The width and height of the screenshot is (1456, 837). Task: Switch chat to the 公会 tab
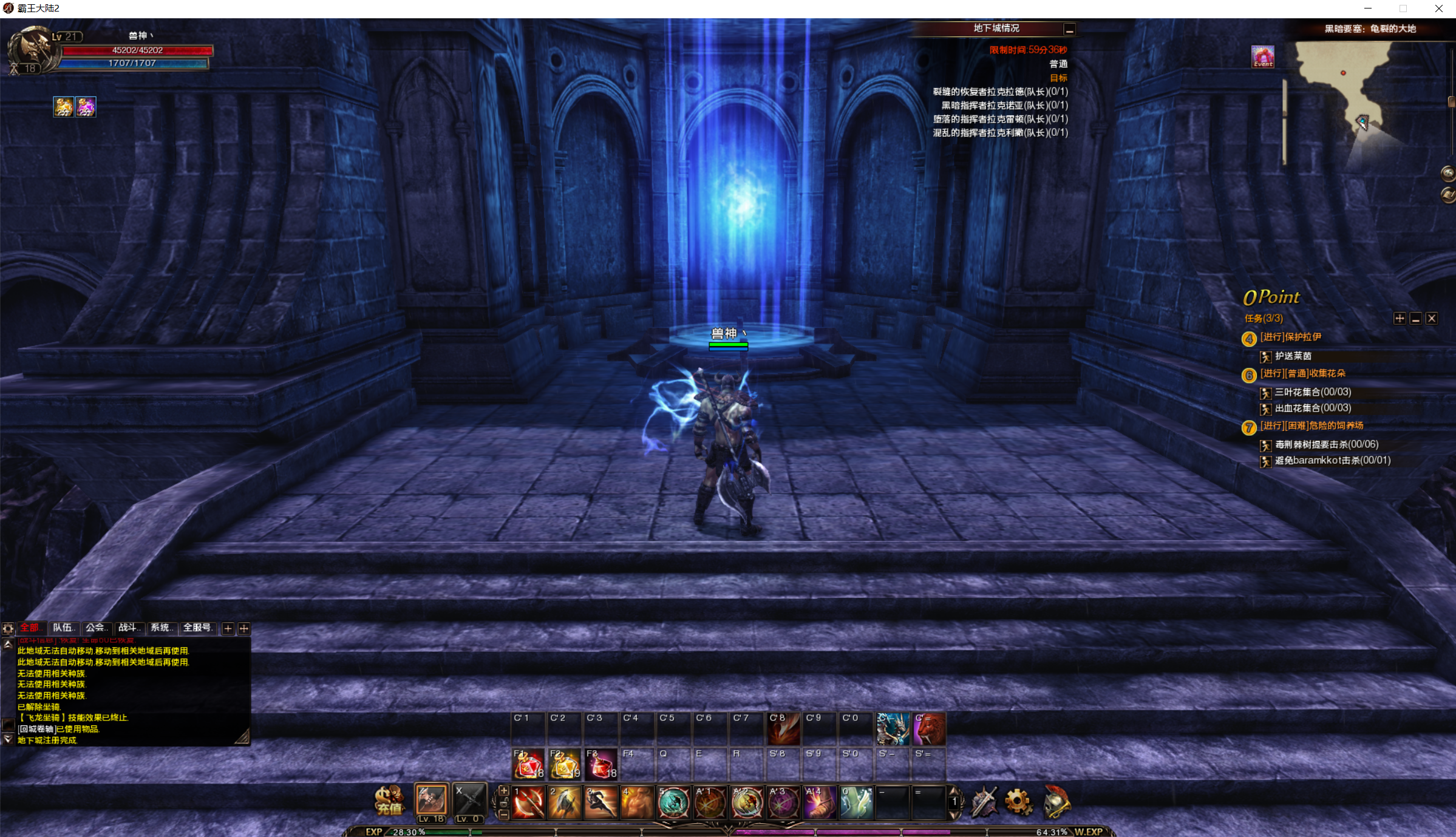click(96, 628)
